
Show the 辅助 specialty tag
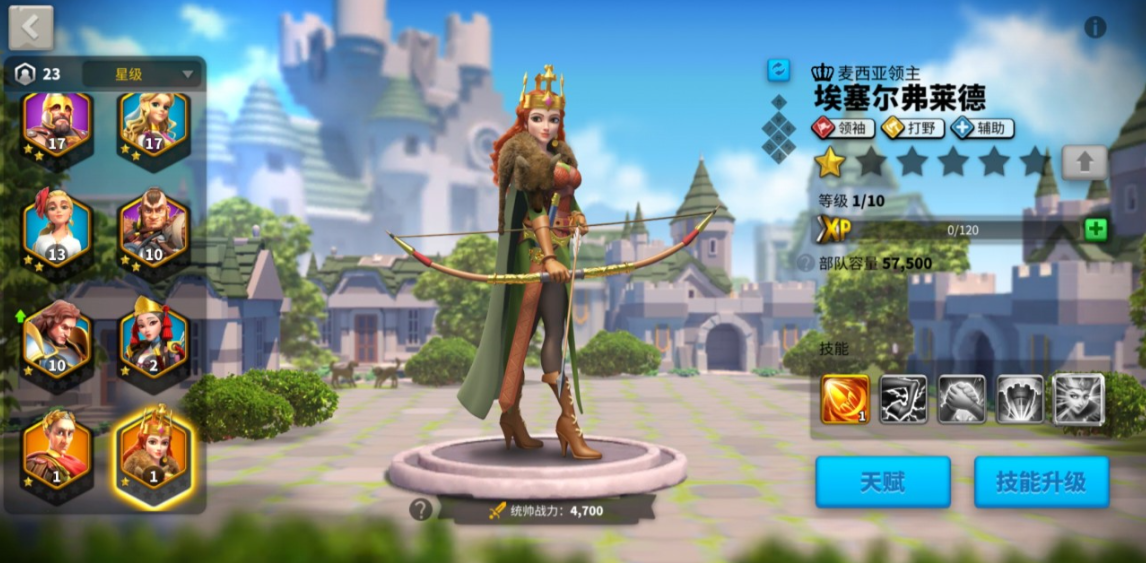click(982, 128)
